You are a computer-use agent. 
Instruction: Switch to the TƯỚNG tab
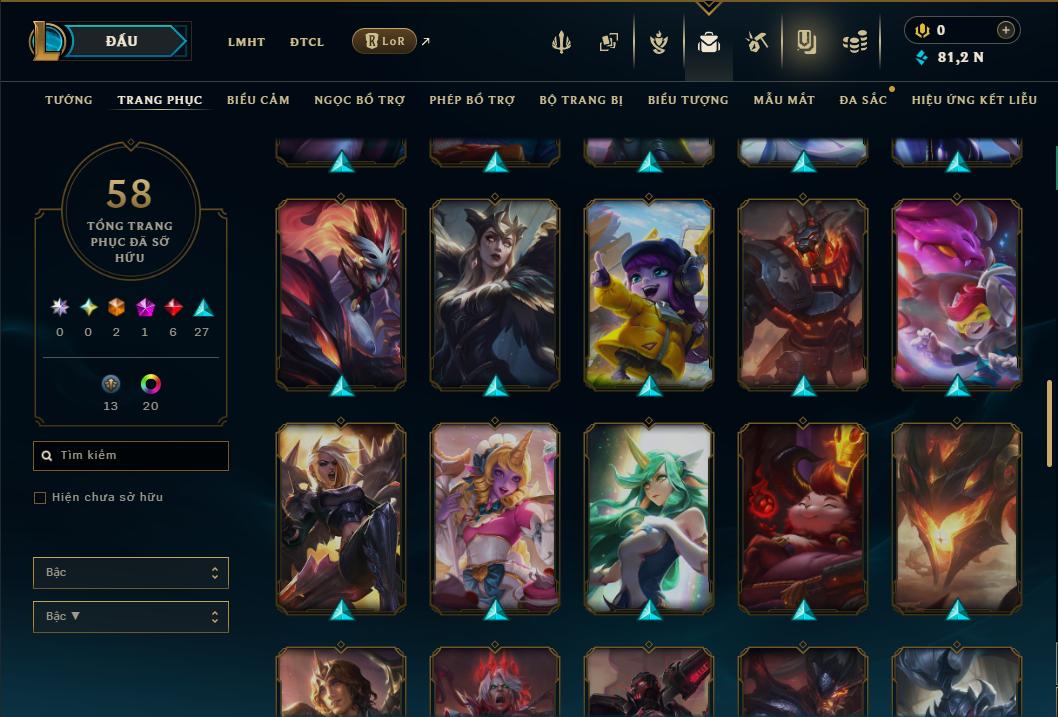(x=69, y=100)
